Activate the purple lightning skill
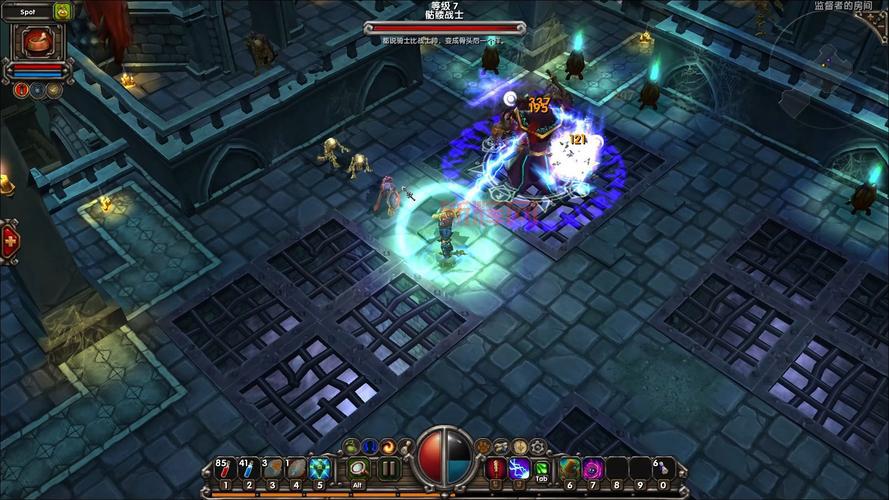The width and height of the screenshot is (889, 500). 519,468
